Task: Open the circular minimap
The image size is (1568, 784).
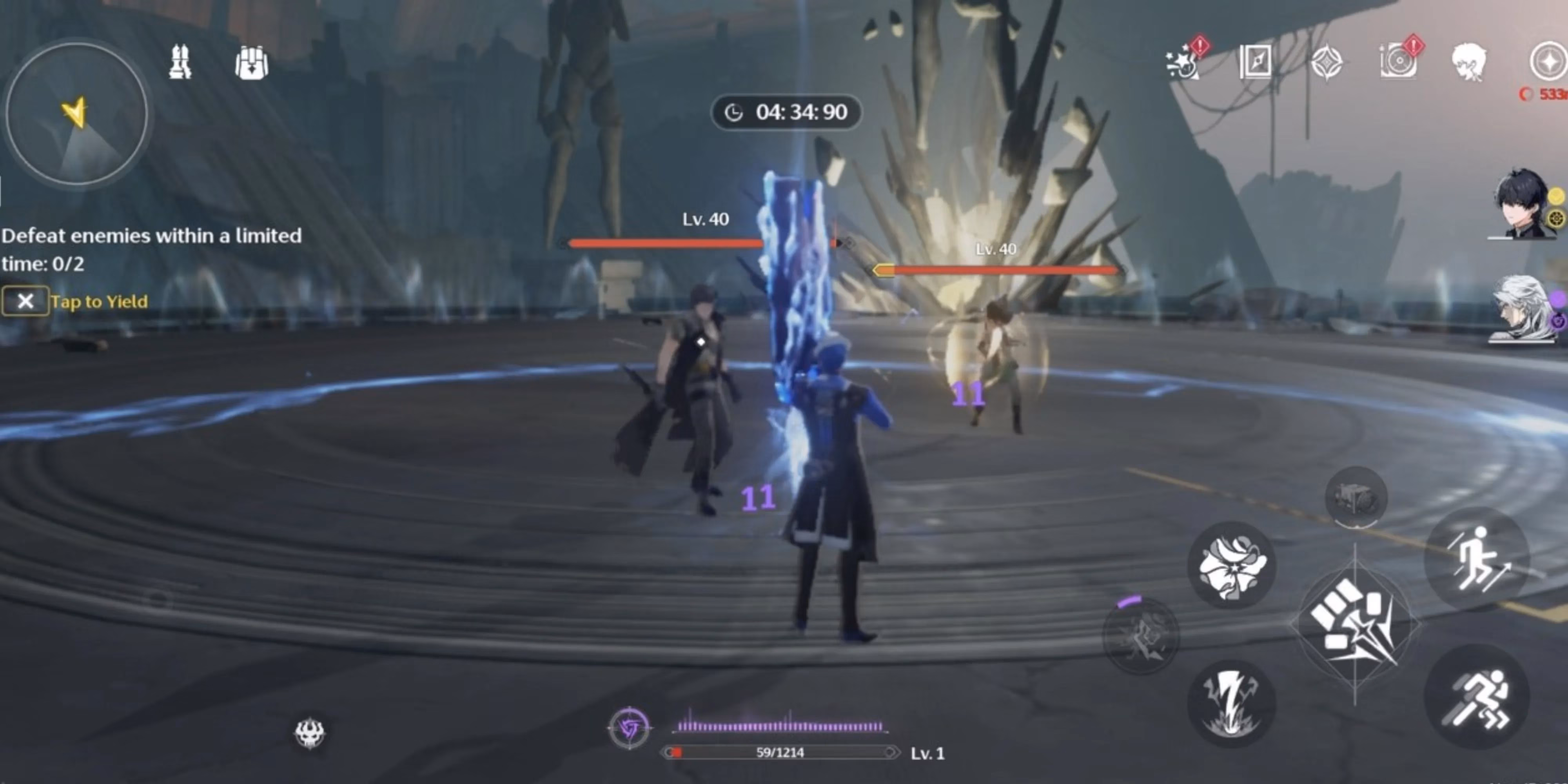Action: click(x=77, y=114)
